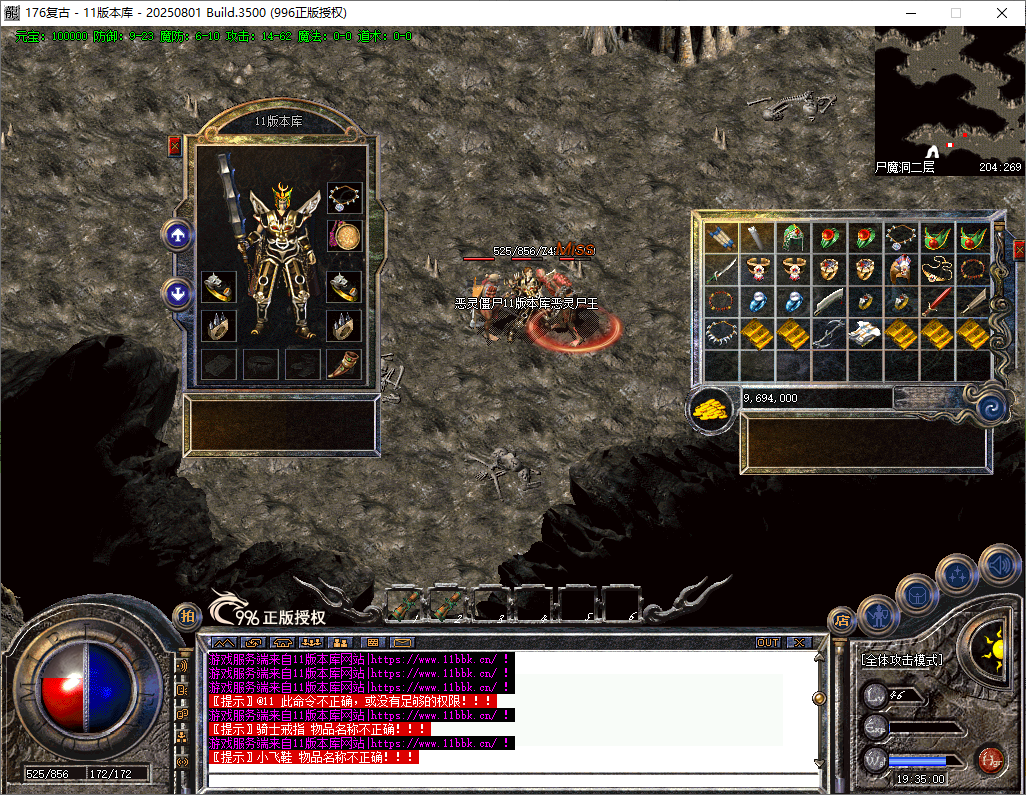
Task: Close the character equipment panel
Action: [x=175, y=146]
